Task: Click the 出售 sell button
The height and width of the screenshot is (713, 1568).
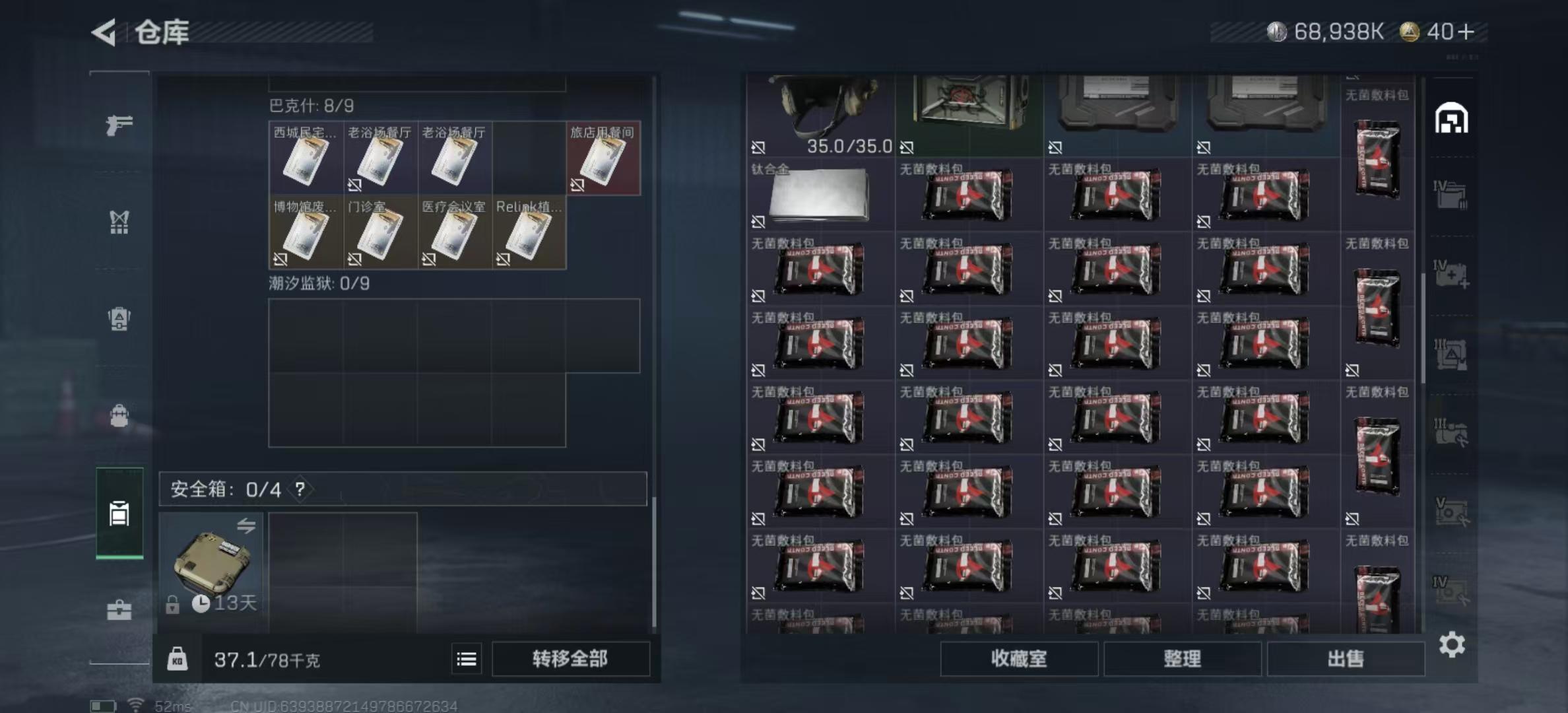Action: pos(1346,659)
